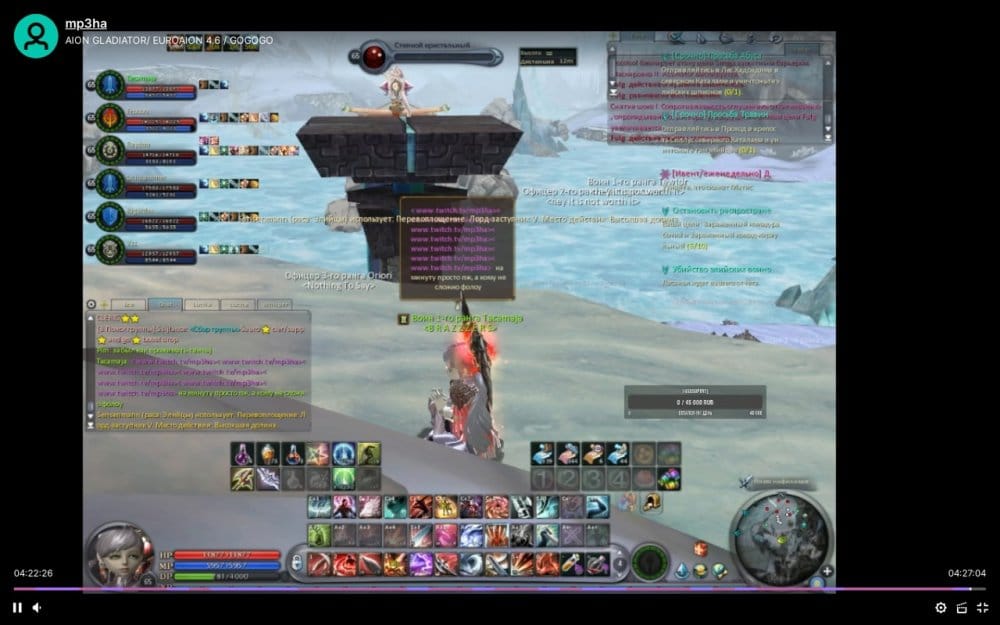
Task: Select the 'Остановить распространение' quest tracker entry
Action: 722,211
